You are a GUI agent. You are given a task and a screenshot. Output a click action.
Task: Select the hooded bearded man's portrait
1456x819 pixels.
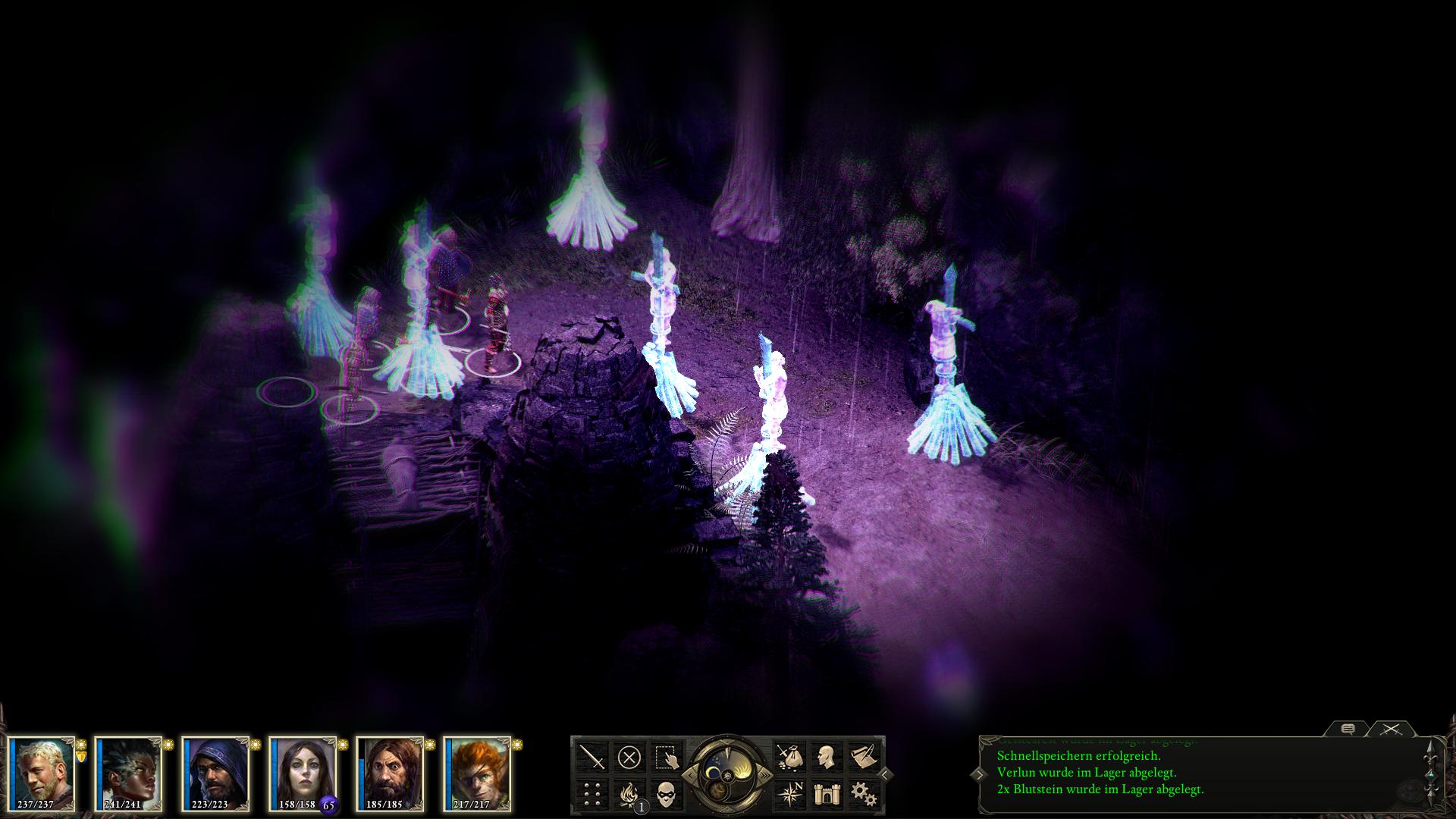(217, 773)
